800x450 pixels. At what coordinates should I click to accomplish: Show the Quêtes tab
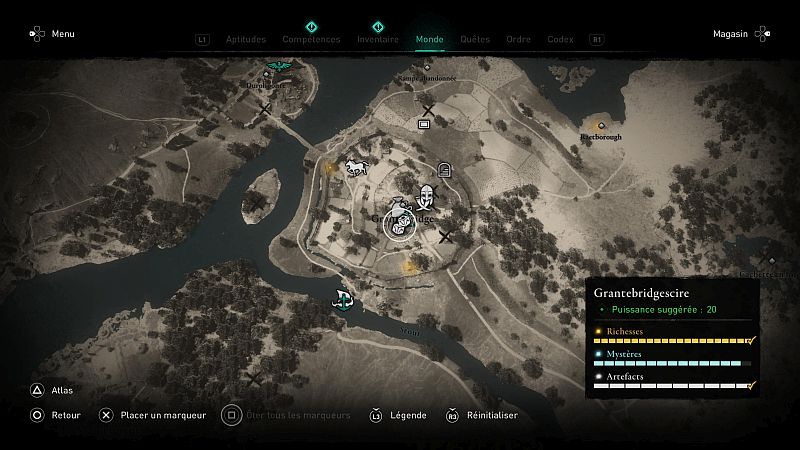coord(475,40)
